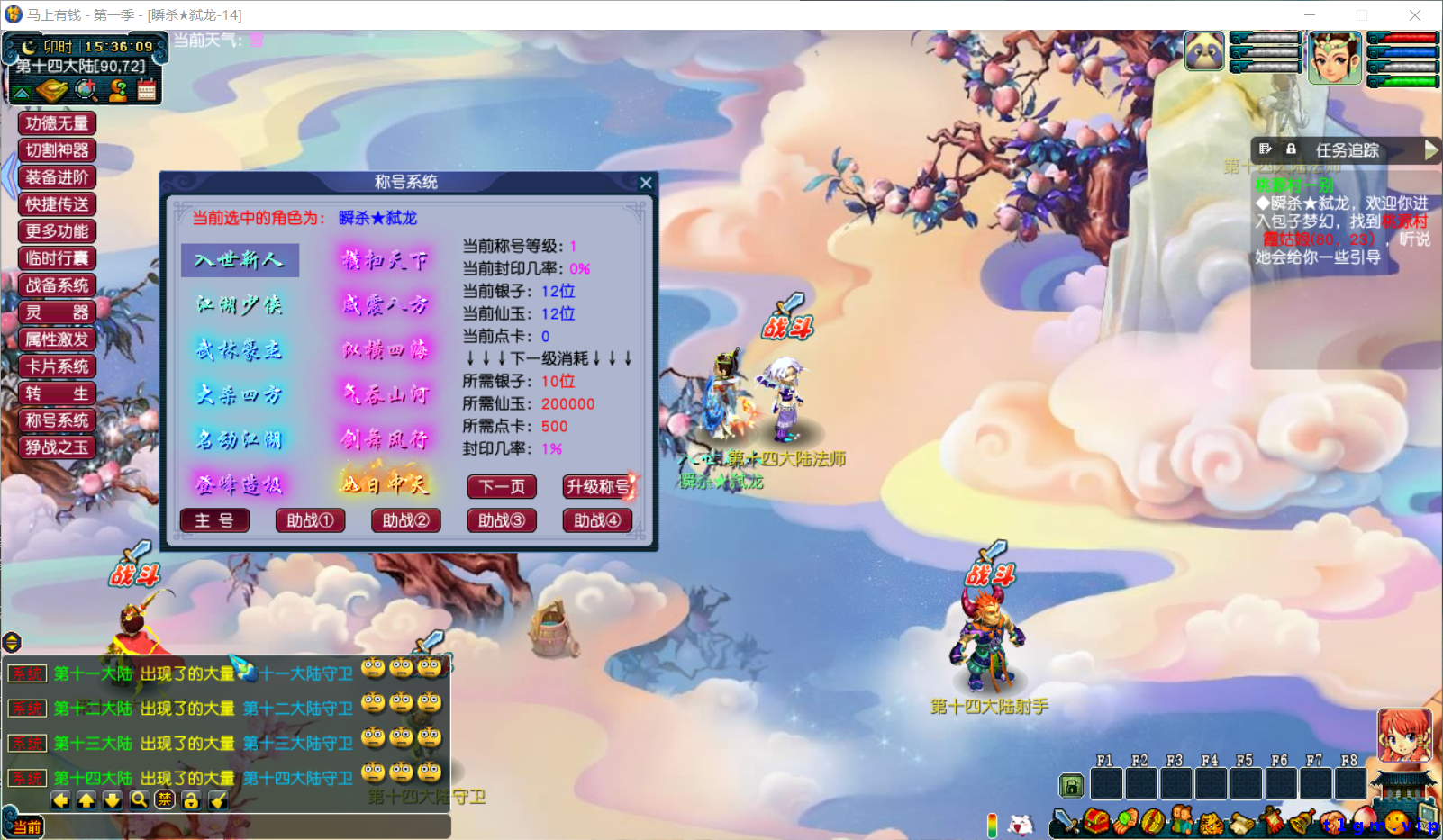Click the 下一页 button in the title window
This screenshot has width=1443, height=840.
tap(501, 487)
